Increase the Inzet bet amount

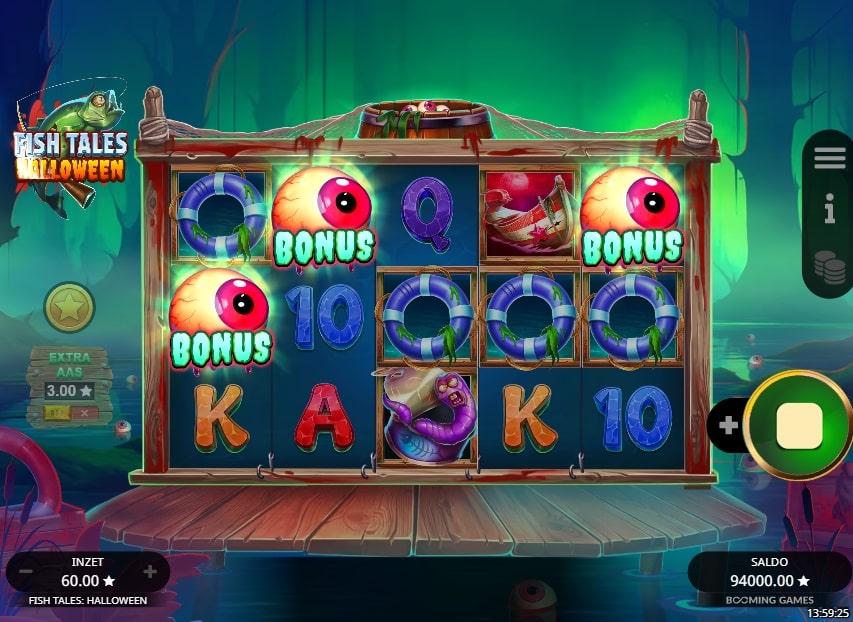150,572
